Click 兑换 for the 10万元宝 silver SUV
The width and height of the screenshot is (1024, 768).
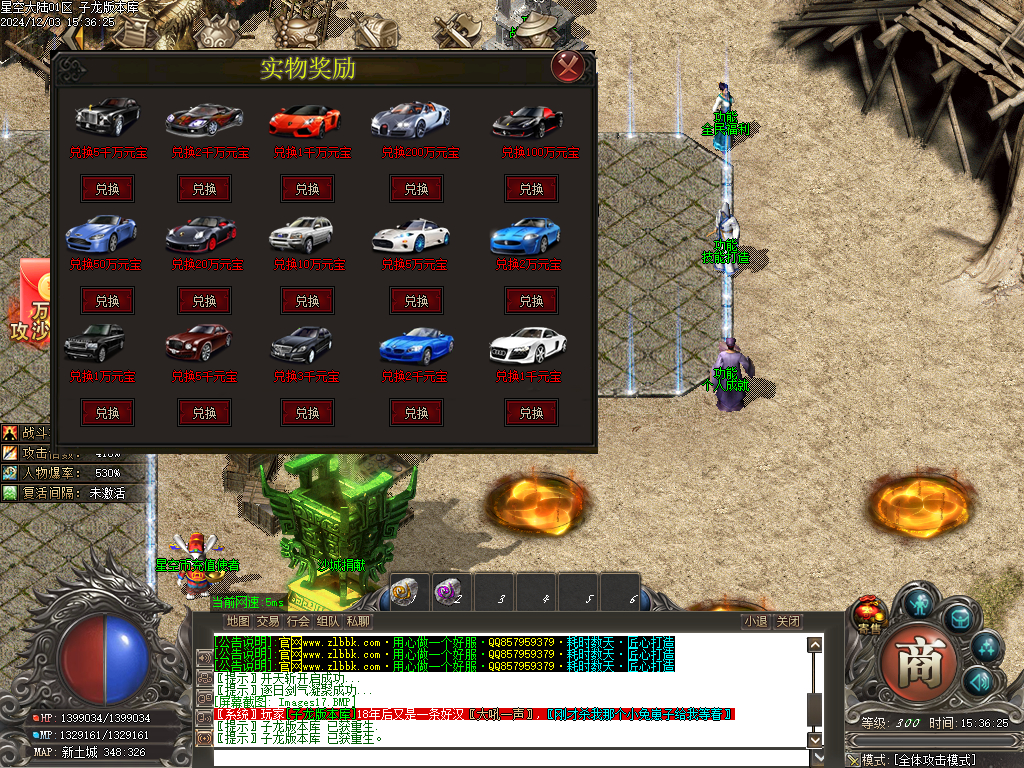(x=307, y=301)
